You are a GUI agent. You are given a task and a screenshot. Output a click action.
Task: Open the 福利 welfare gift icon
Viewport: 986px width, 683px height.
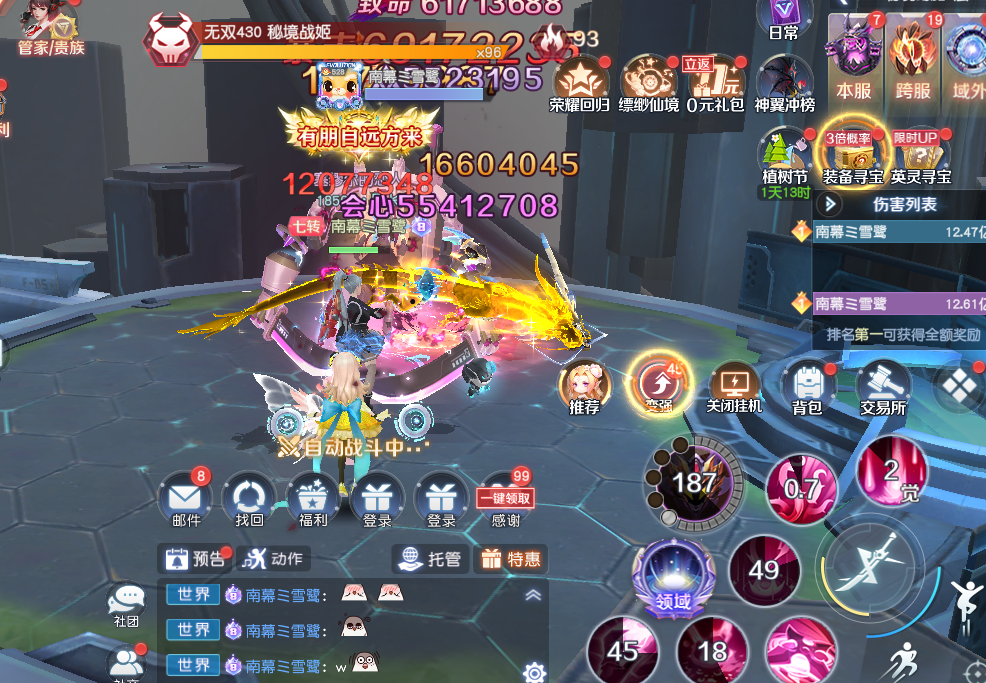click(313, 497)
